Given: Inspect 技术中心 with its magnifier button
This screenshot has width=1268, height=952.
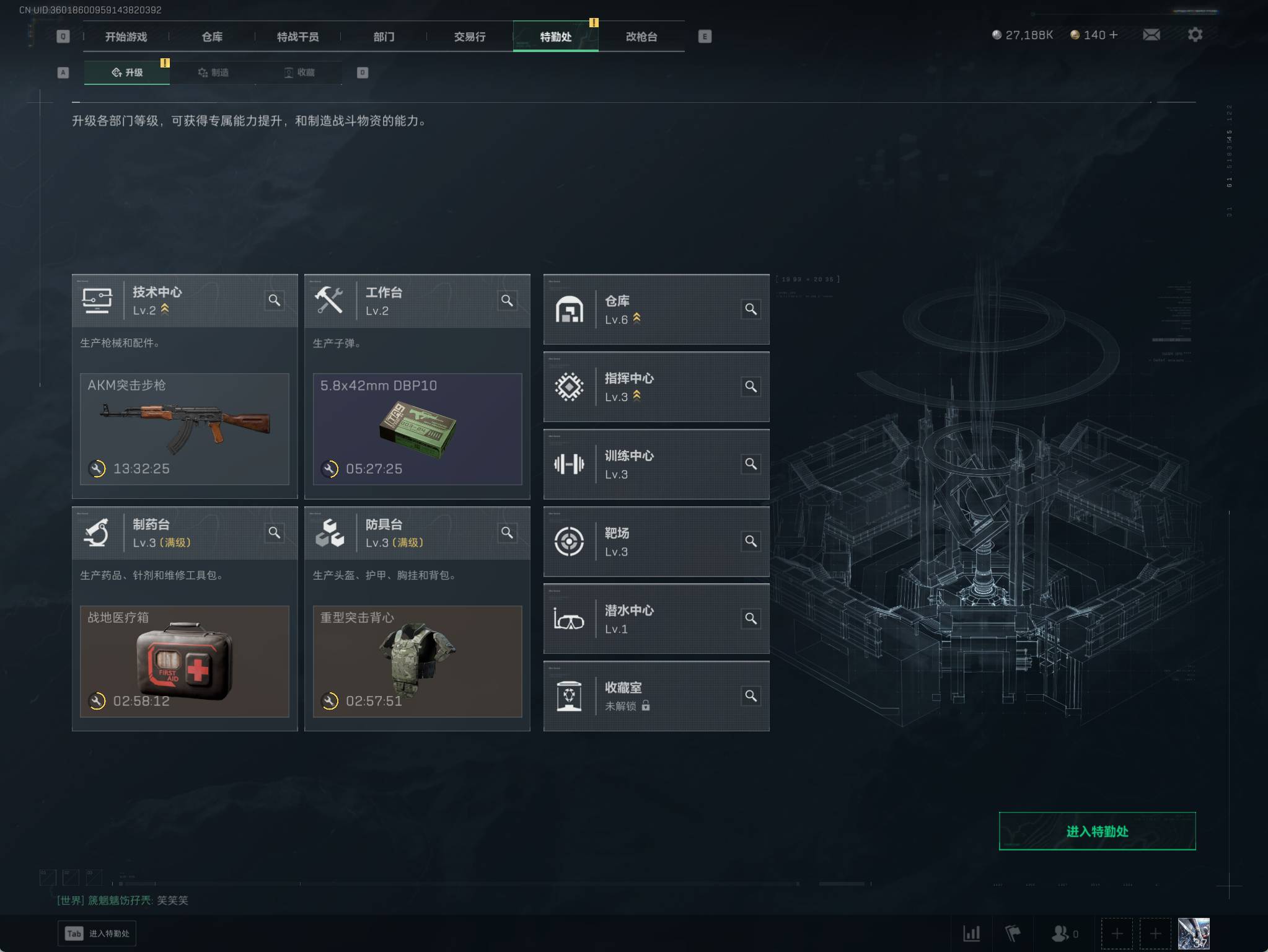Looking at the screenshot, I should click(275, 301).
